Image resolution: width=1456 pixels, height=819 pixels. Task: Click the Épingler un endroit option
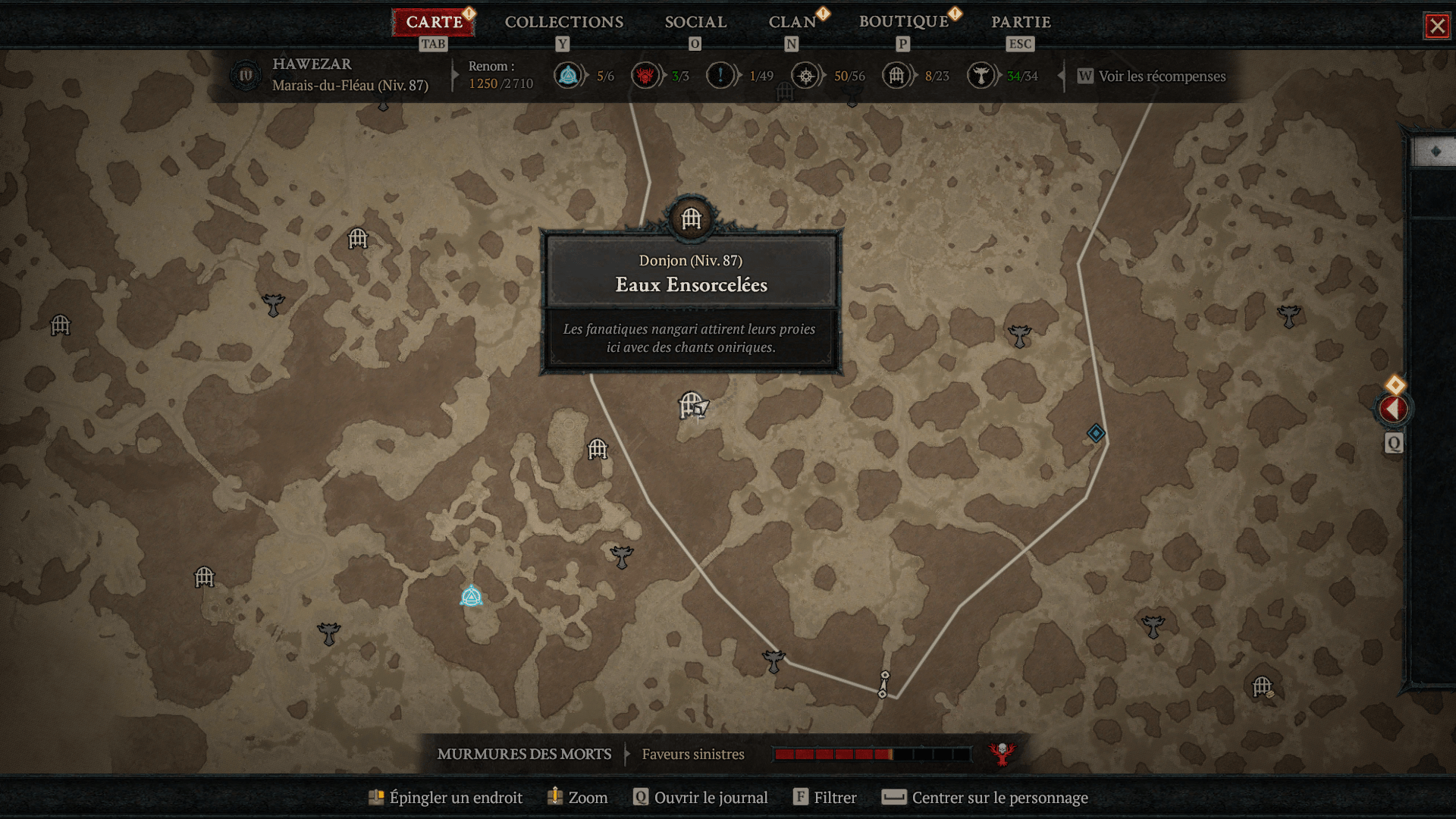455,797
